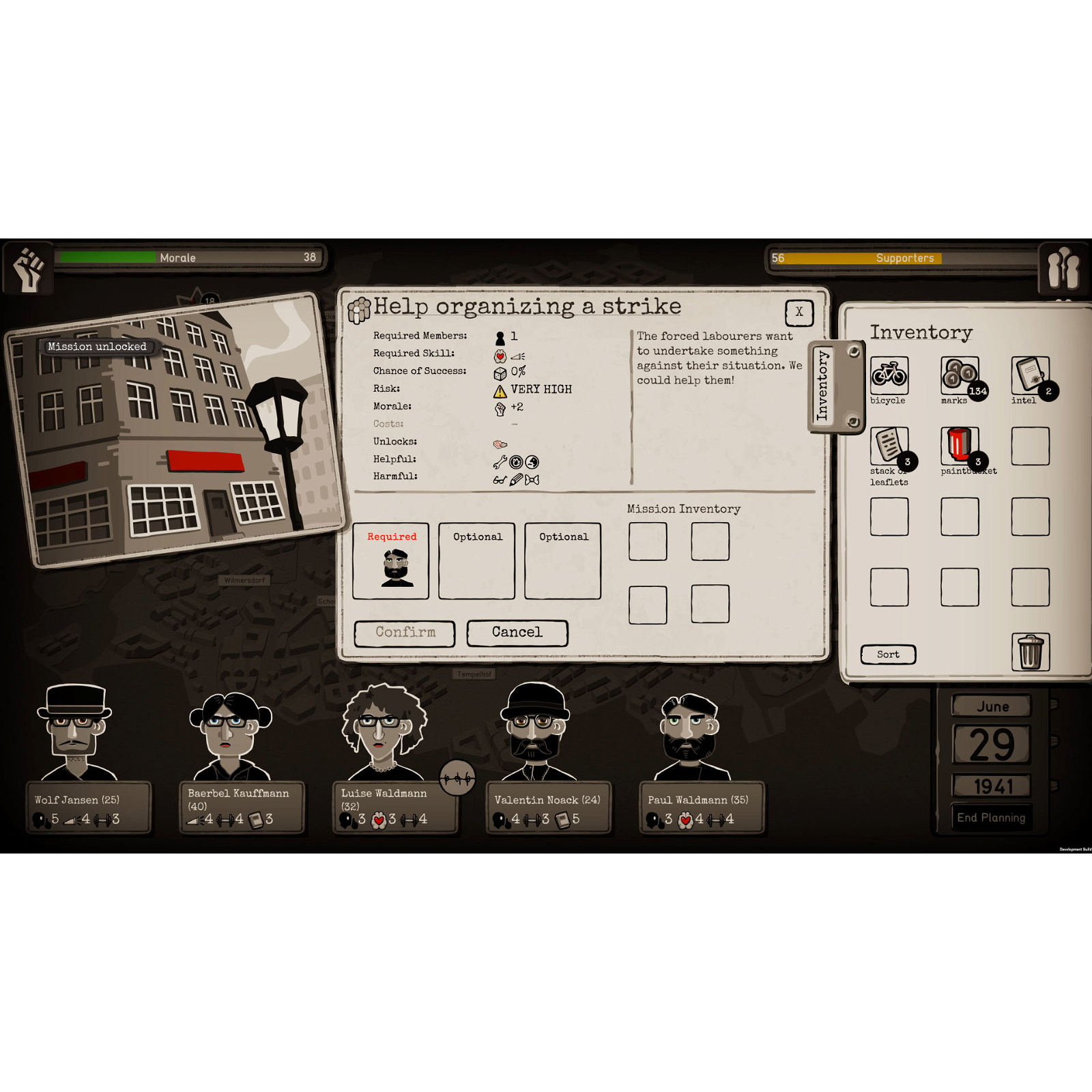Cancel the strike mission setup

[517, 632]
